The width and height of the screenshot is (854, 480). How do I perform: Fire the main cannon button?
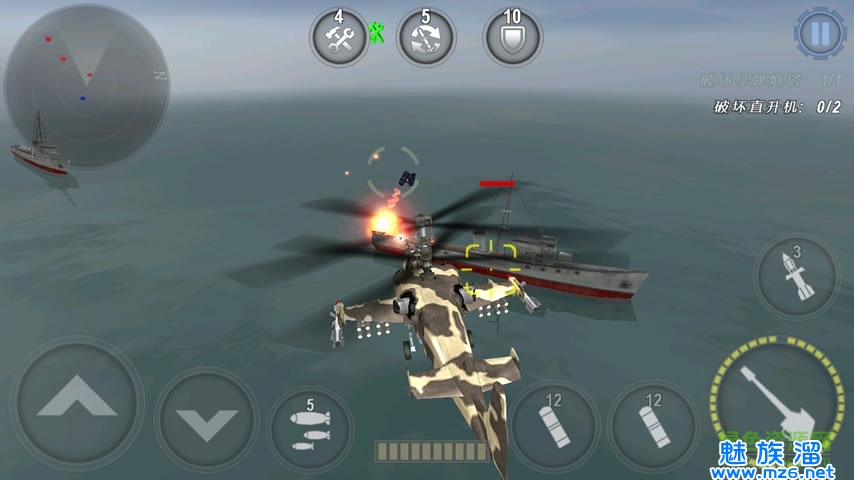tap(778, 398)
